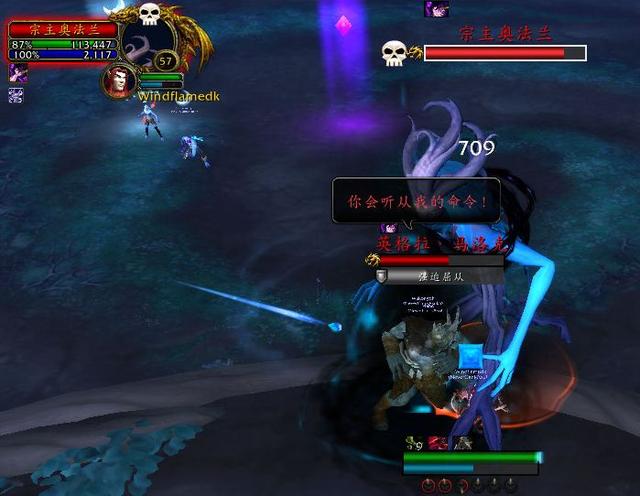Image resolution: width=640 pixels, height=496 pixels.
Task: Click the boss nameplate health bar with skull
Action: pyautogui.click(x=504, y=53)
